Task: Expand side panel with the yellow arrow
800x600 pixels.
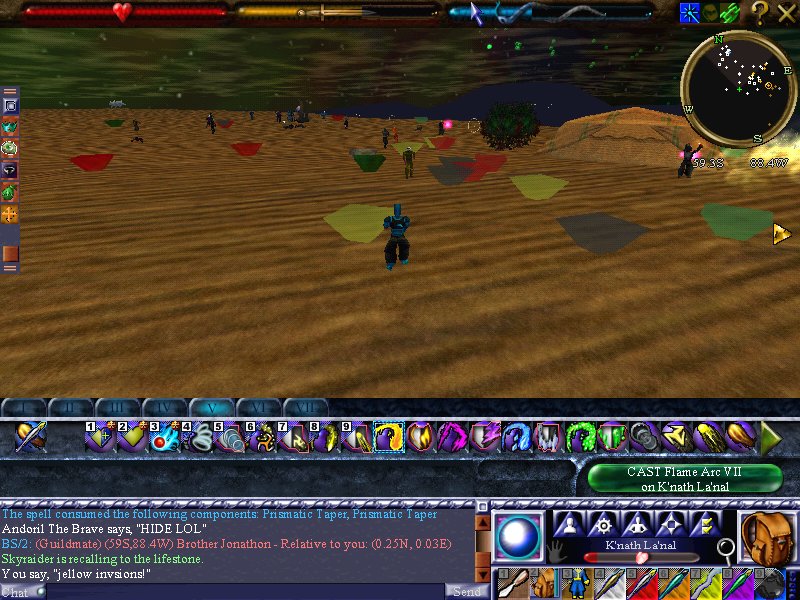Action: point(782,233)
